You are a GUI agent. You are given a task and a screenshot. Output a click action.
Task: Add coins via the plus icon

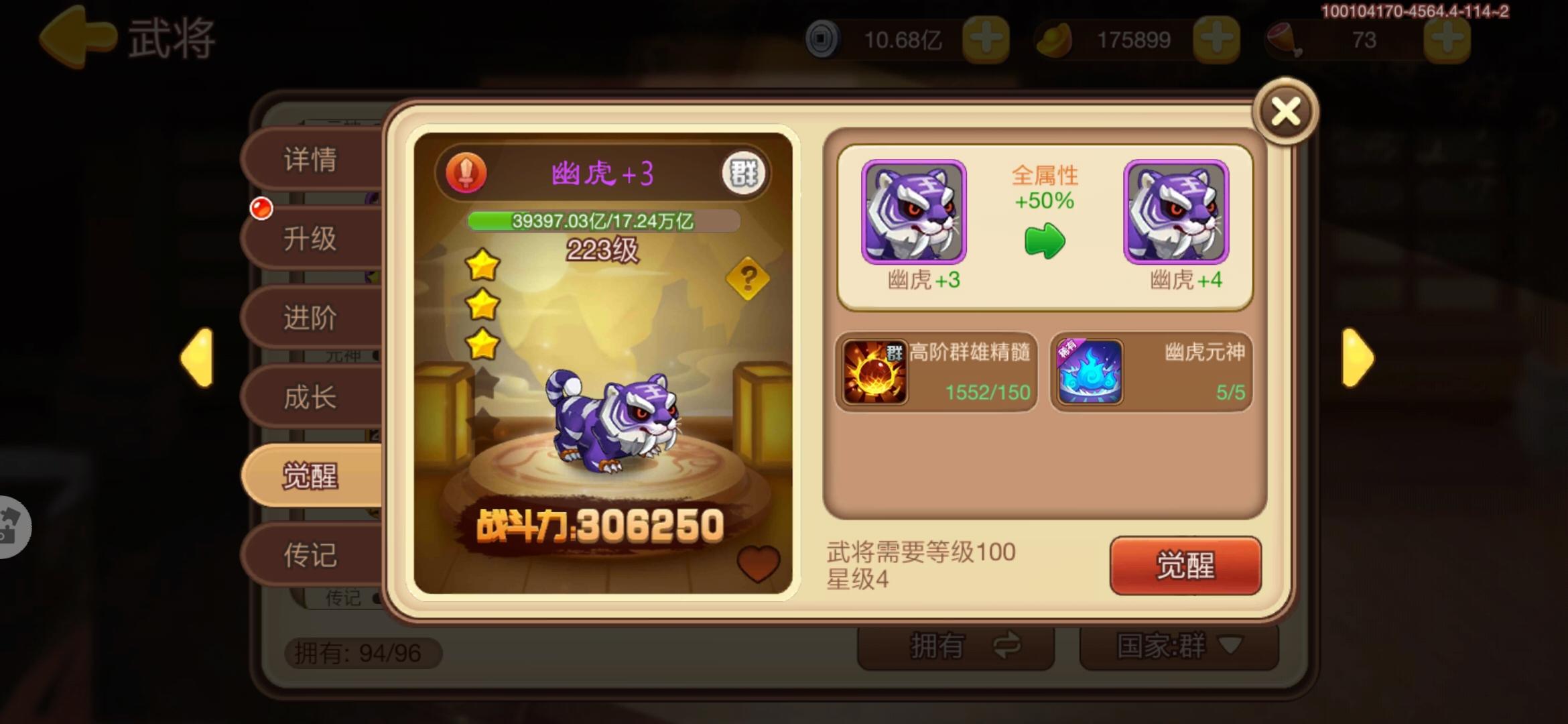(x=988, y=40)
